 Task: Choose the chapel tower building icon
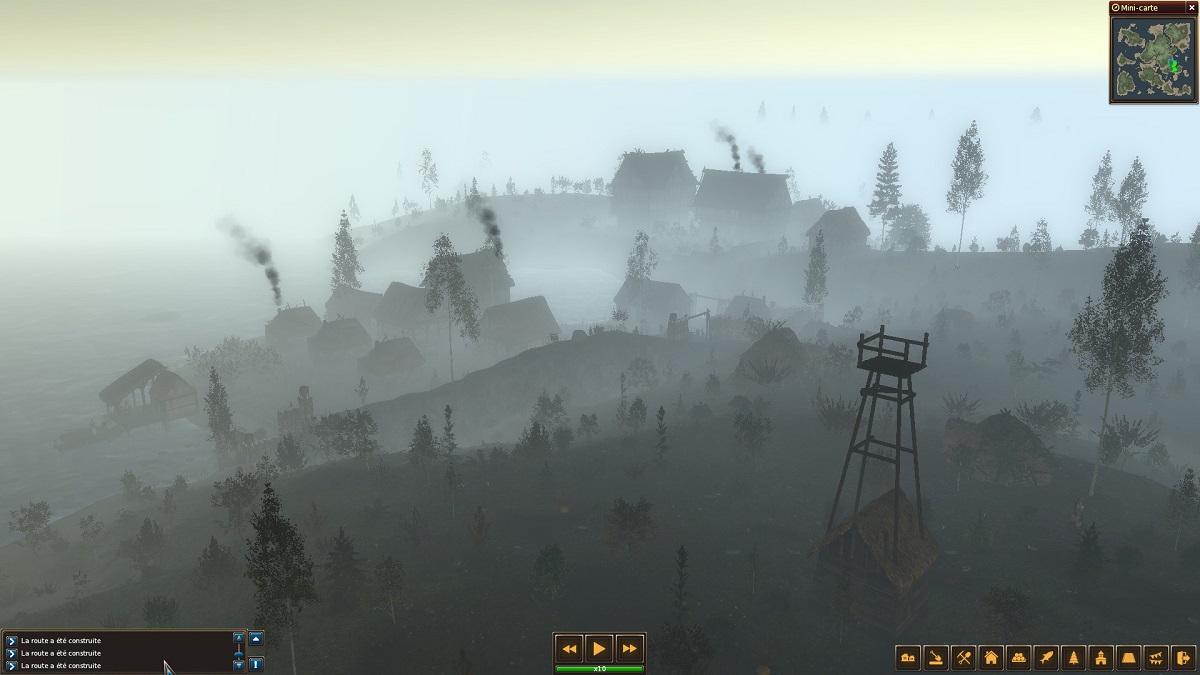(x=1101, y=657)
